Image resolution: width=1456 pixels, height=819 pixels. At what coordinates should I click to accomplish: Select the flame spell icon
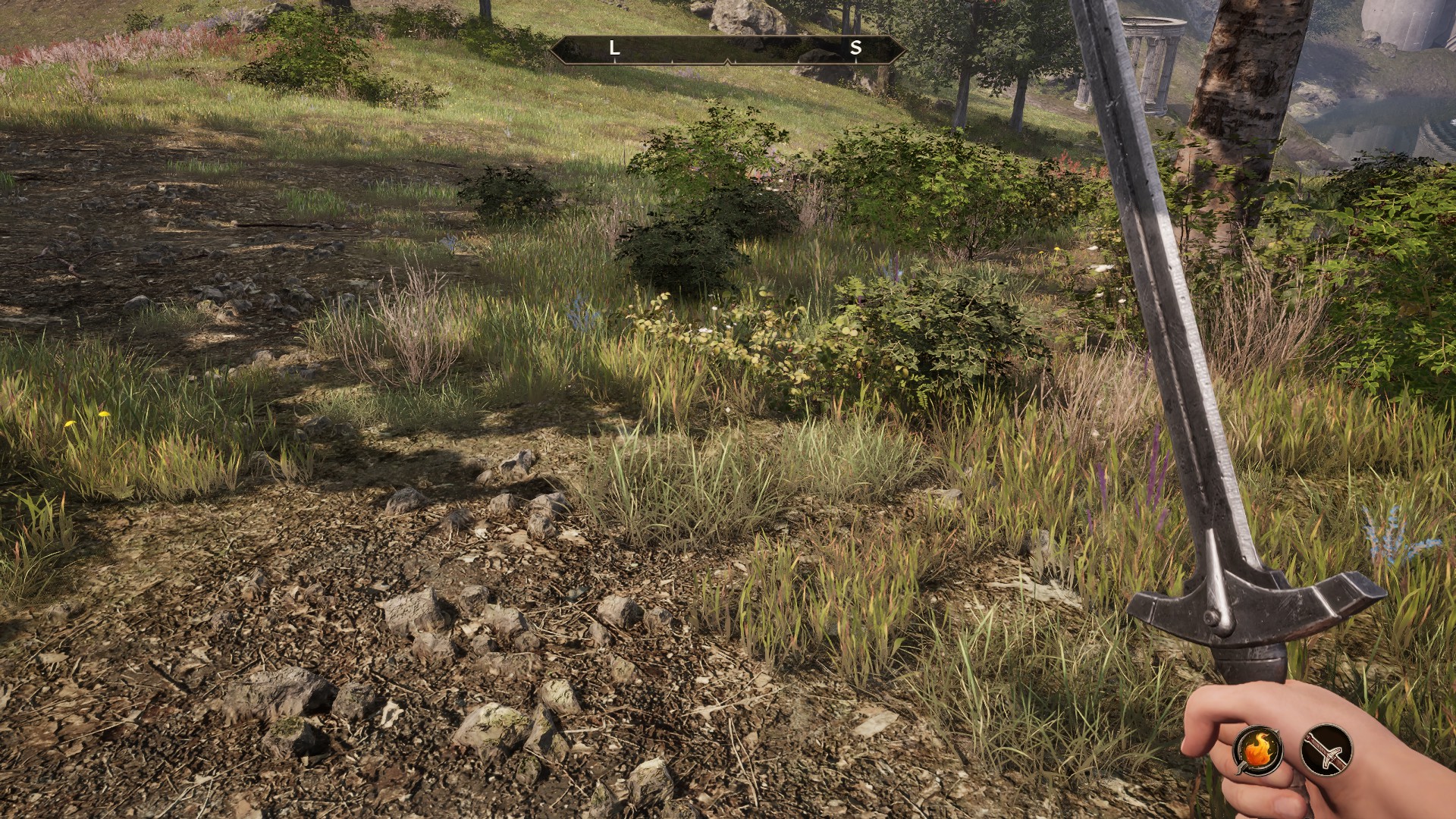click(1258, 749)
